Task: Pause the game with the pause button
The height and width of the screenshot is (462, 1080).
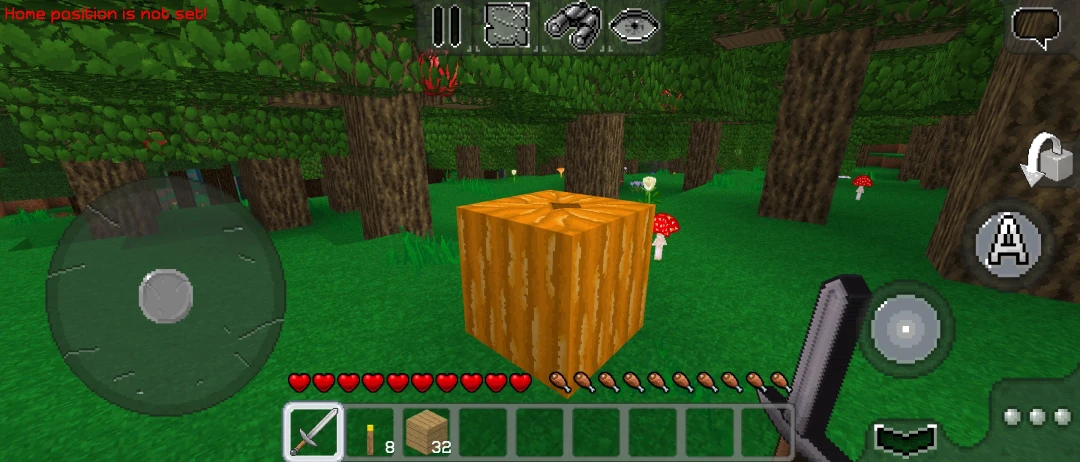Action: pos(445,25)
